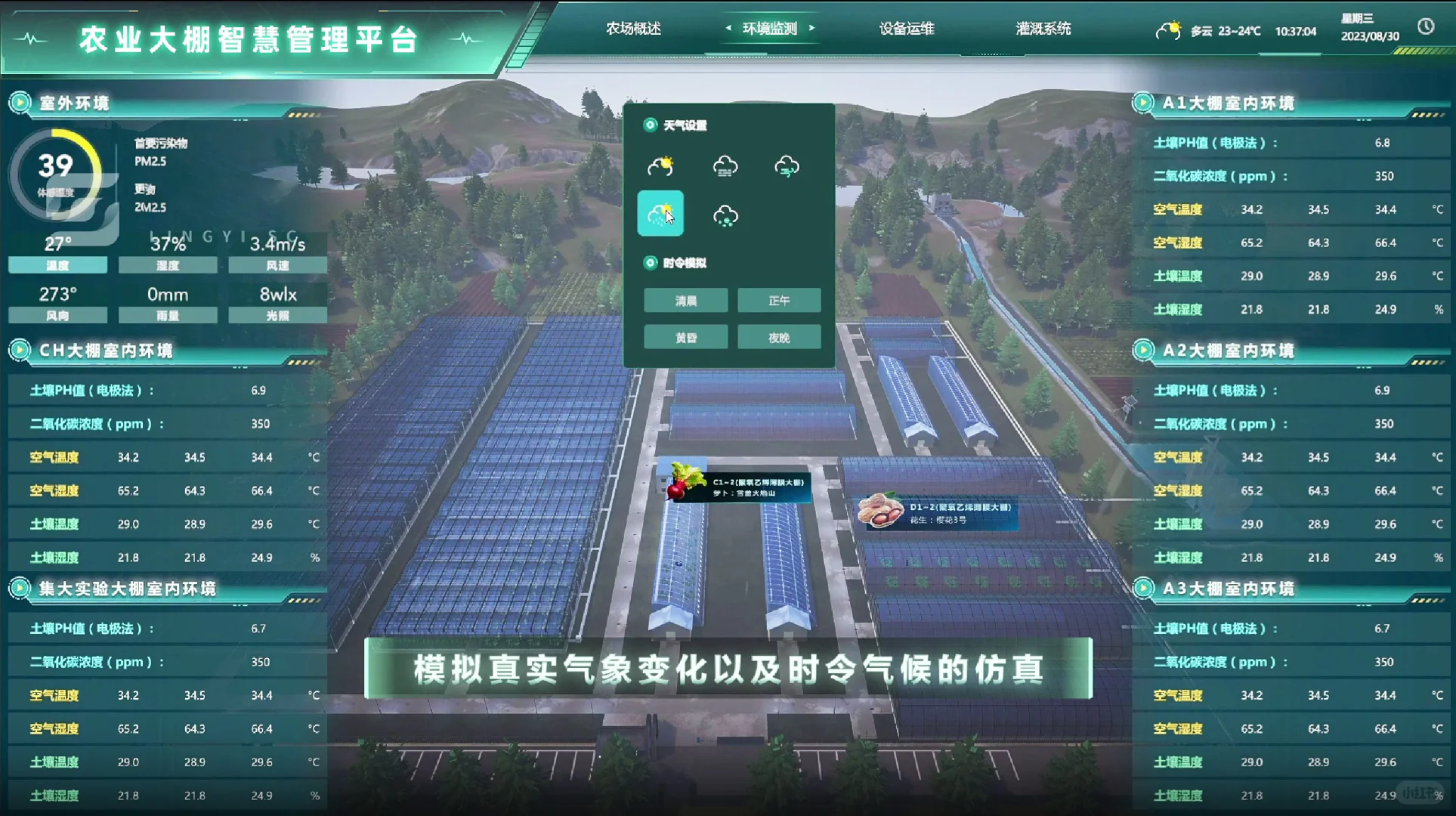Switch to the 农场概述 tab

tap(633, 29)
